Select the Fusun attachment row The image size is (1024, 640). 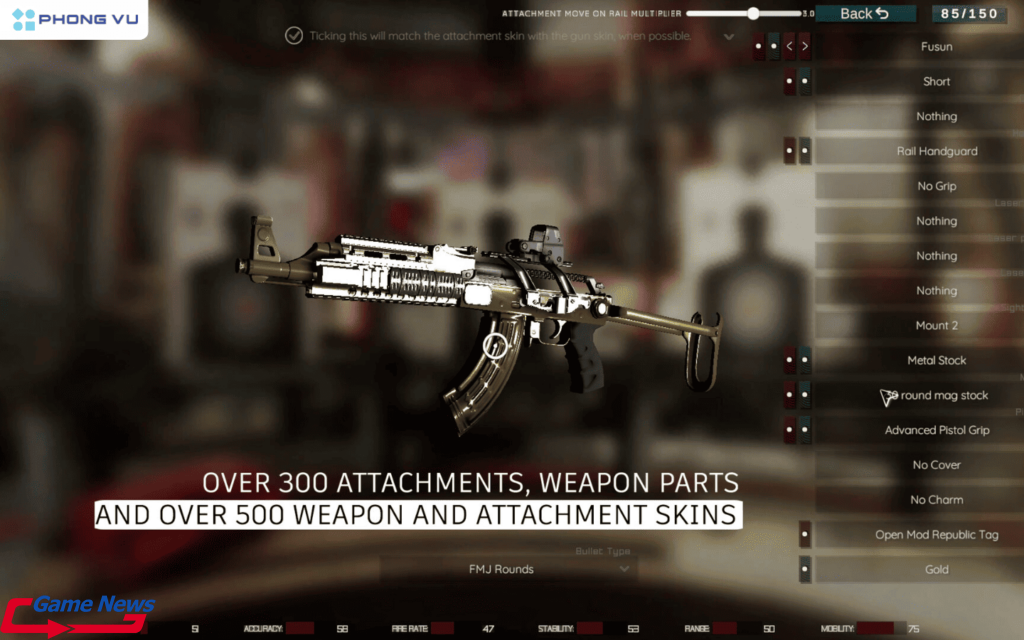(936, 47)
